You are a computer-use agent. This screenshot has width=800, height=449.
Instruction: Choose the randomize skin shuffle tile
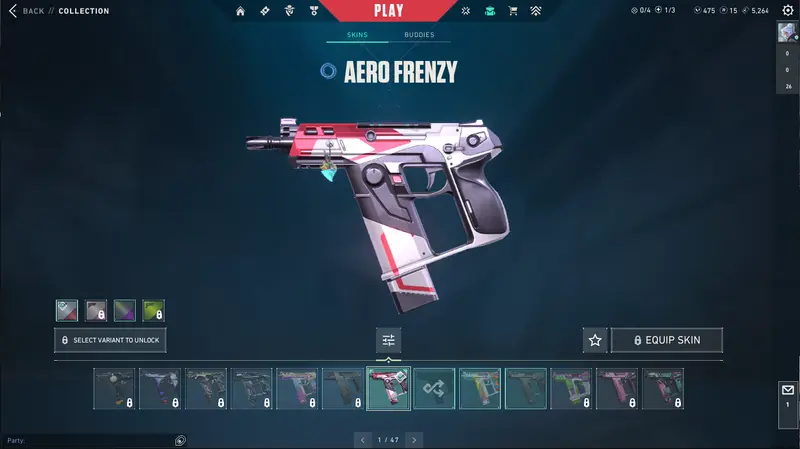pyautogui.click(x=435, y=389)
